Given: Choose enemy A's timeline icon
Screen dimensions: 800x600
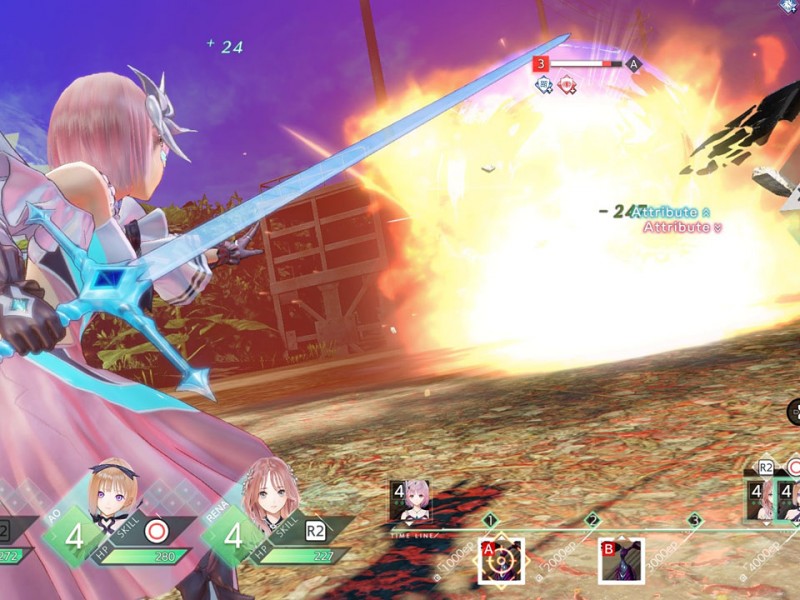Looking at the screenshot, I should [500, 560].
